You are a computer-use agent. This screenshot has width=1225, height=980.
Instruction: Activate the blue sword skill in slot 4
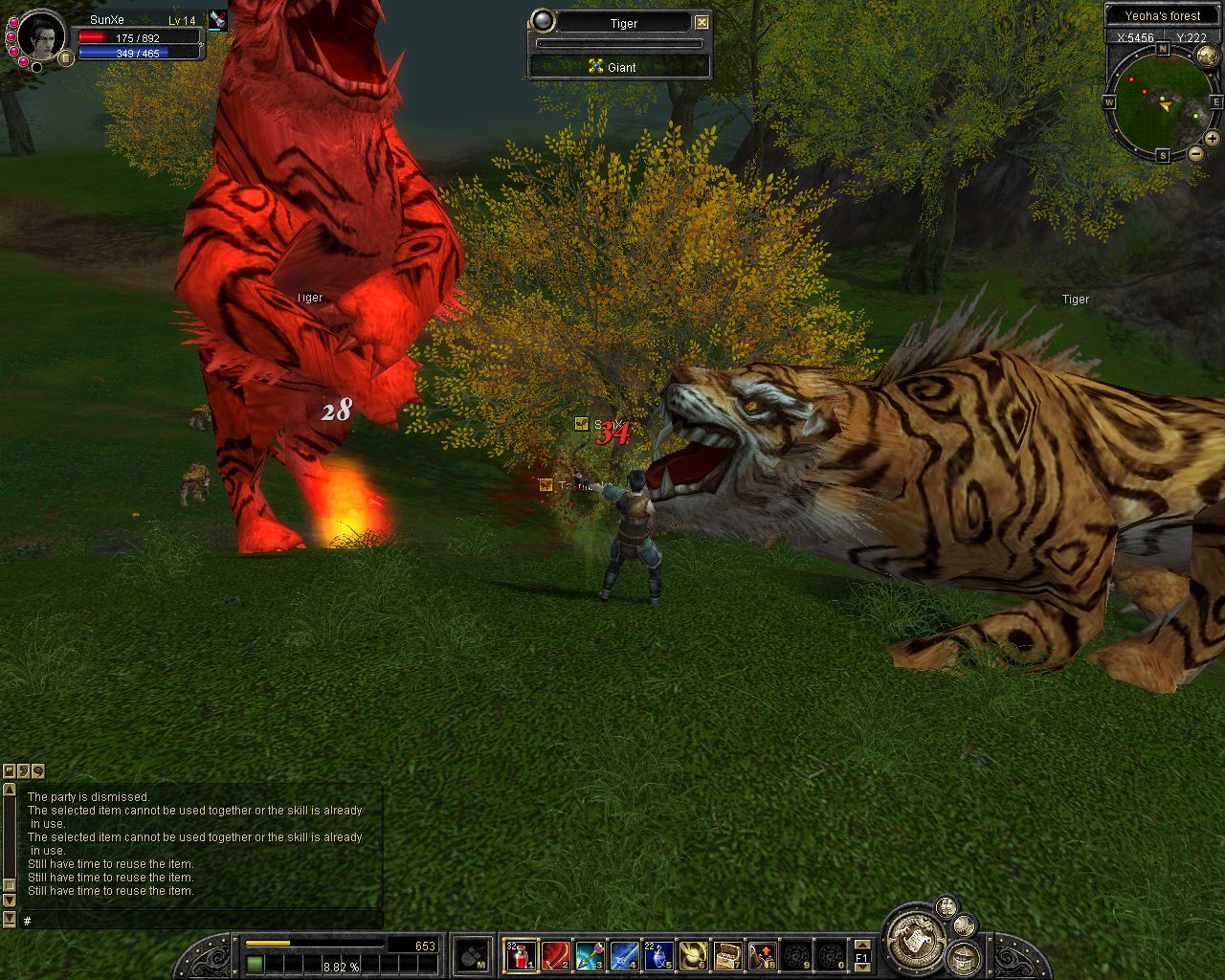tap(624, 955)
